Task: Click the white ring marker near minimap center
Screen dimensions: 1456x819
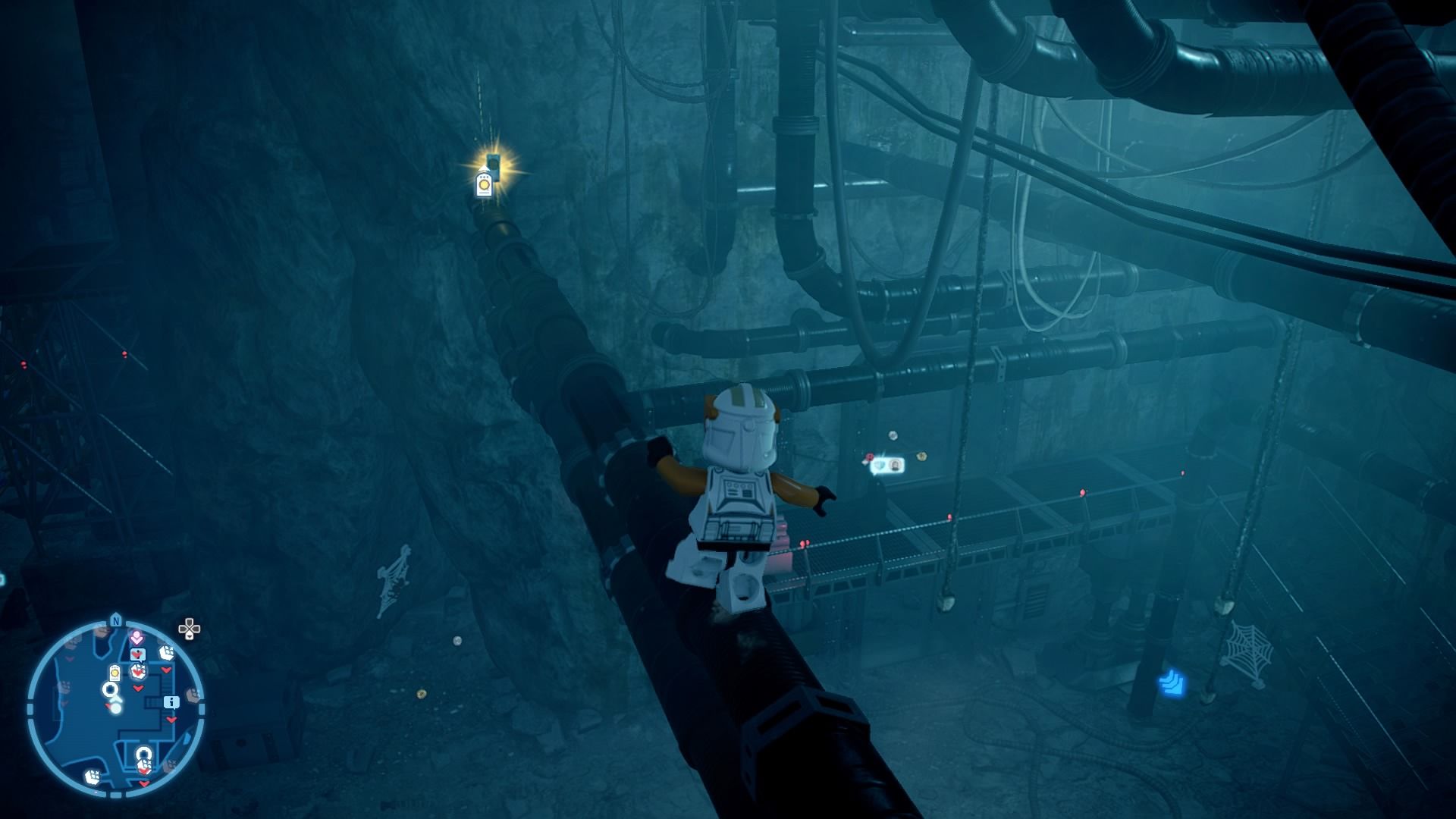Action: tap(110, 690)
